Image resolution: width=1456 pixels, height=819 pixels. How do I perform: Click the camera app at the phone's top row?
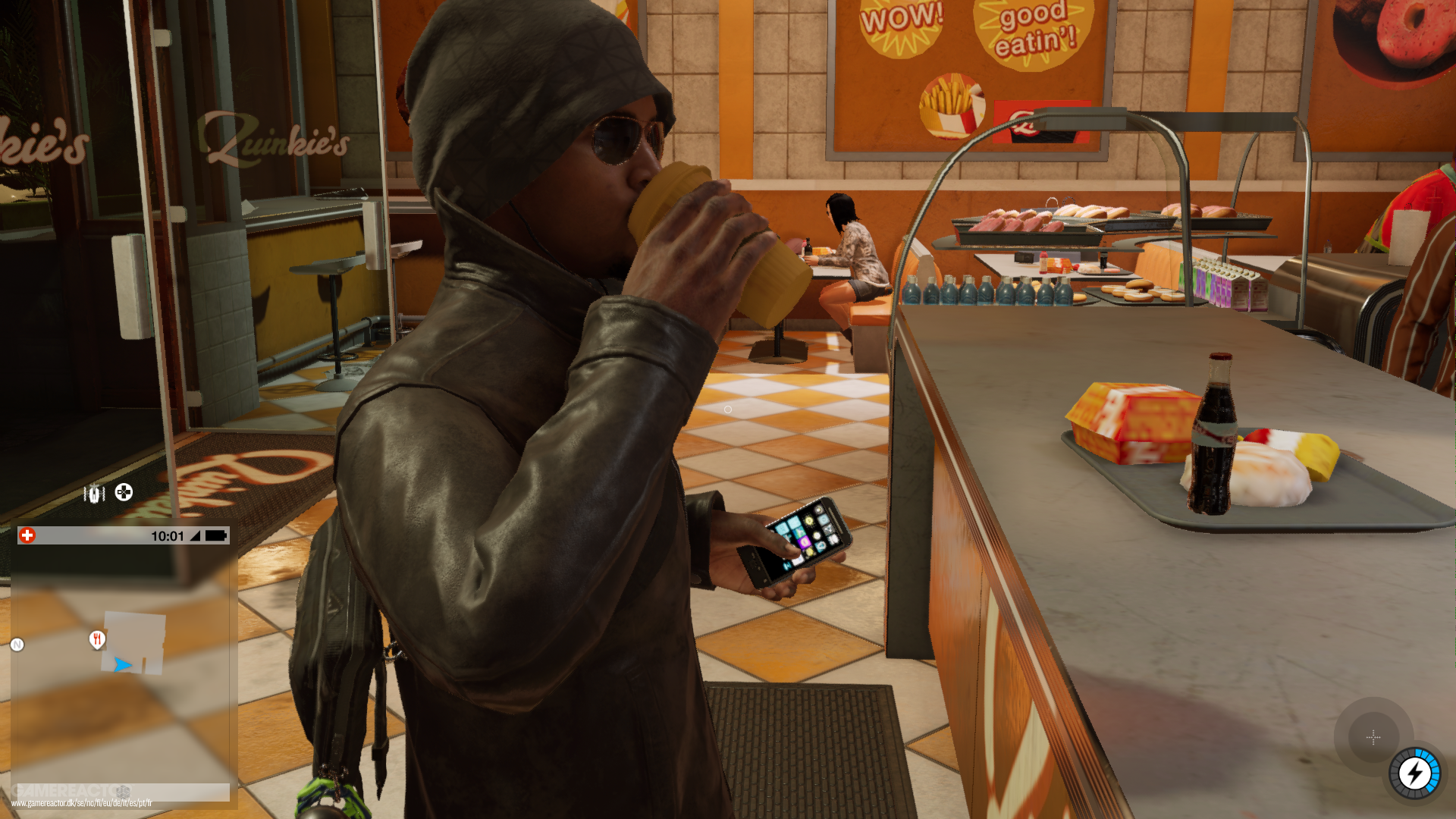(x=818, y=510)
